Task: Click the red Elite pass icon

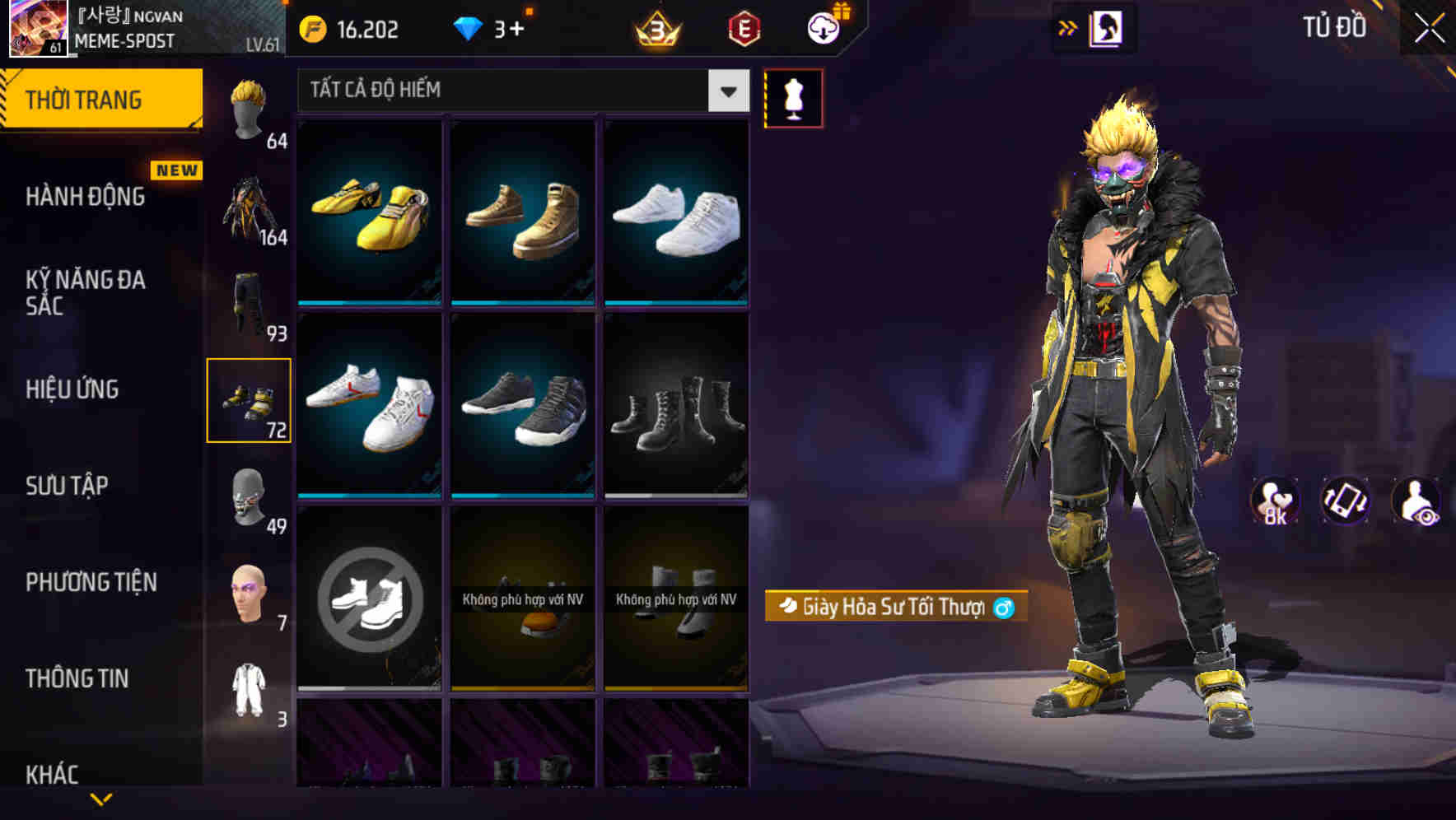Action: click(x=743, y=29)
